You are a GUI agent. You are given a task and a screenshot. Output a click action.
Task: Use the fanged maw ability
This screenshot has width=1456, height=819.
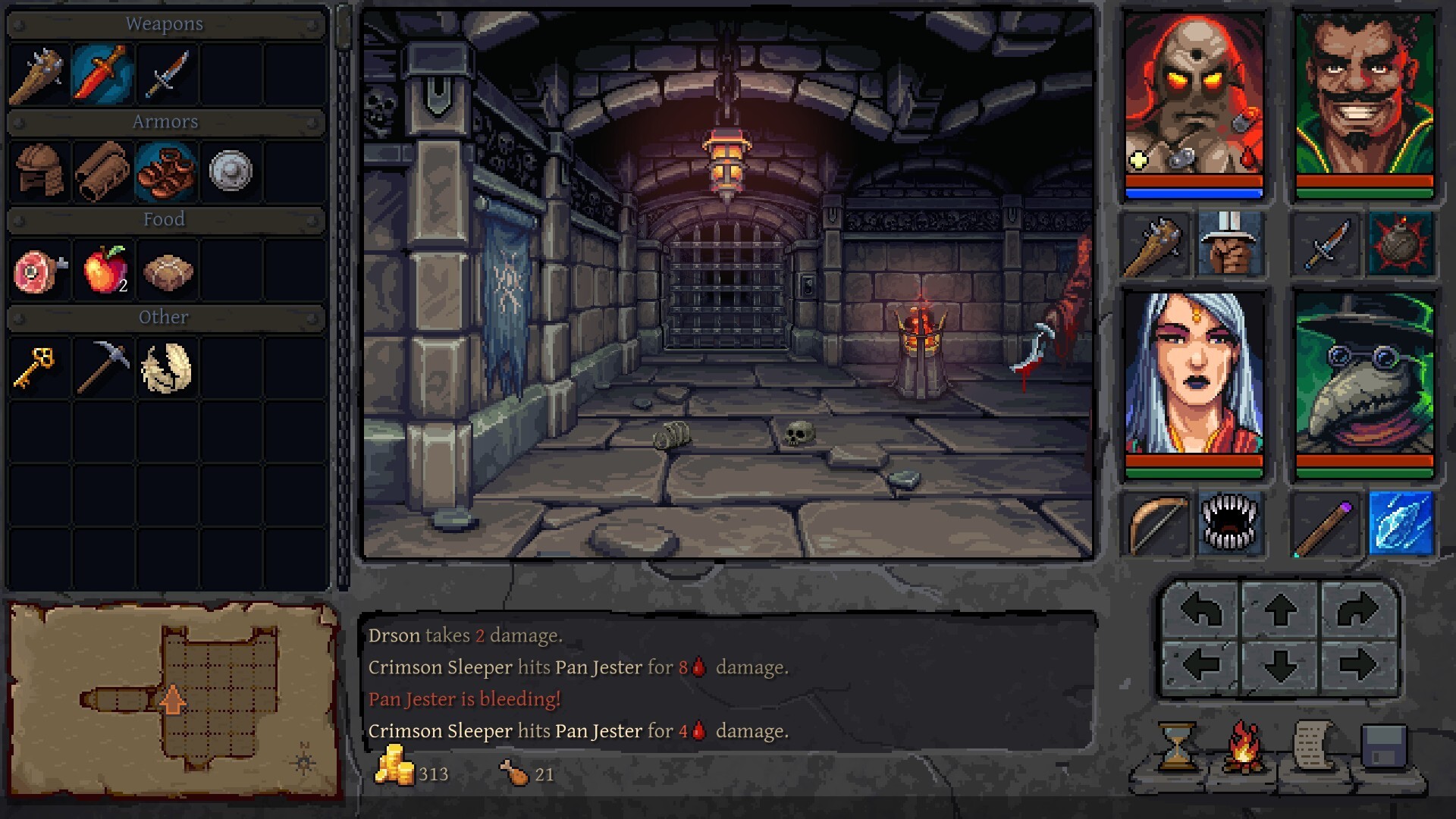[x=1229, y=523]
